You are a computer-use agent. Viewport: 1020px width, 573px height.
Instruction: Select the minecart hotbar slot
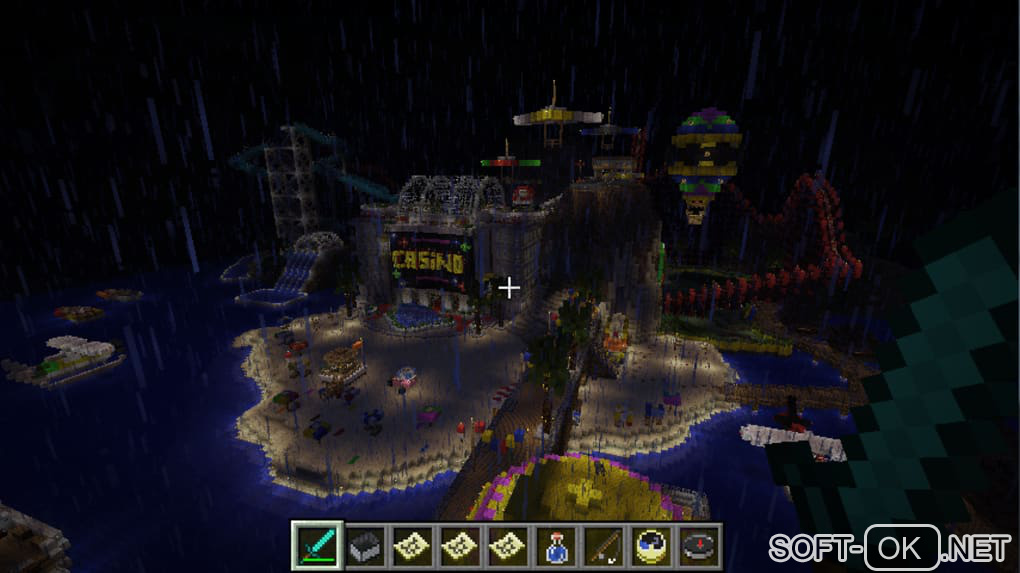(366, 547)
